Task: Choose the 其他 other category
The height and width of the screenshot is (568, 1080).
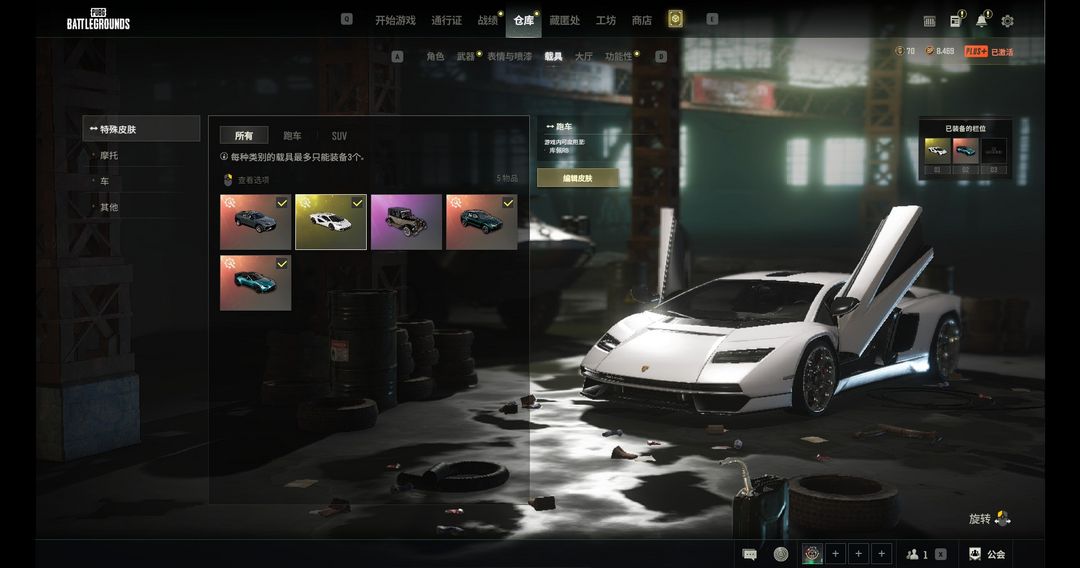Action: pos(109,207)
